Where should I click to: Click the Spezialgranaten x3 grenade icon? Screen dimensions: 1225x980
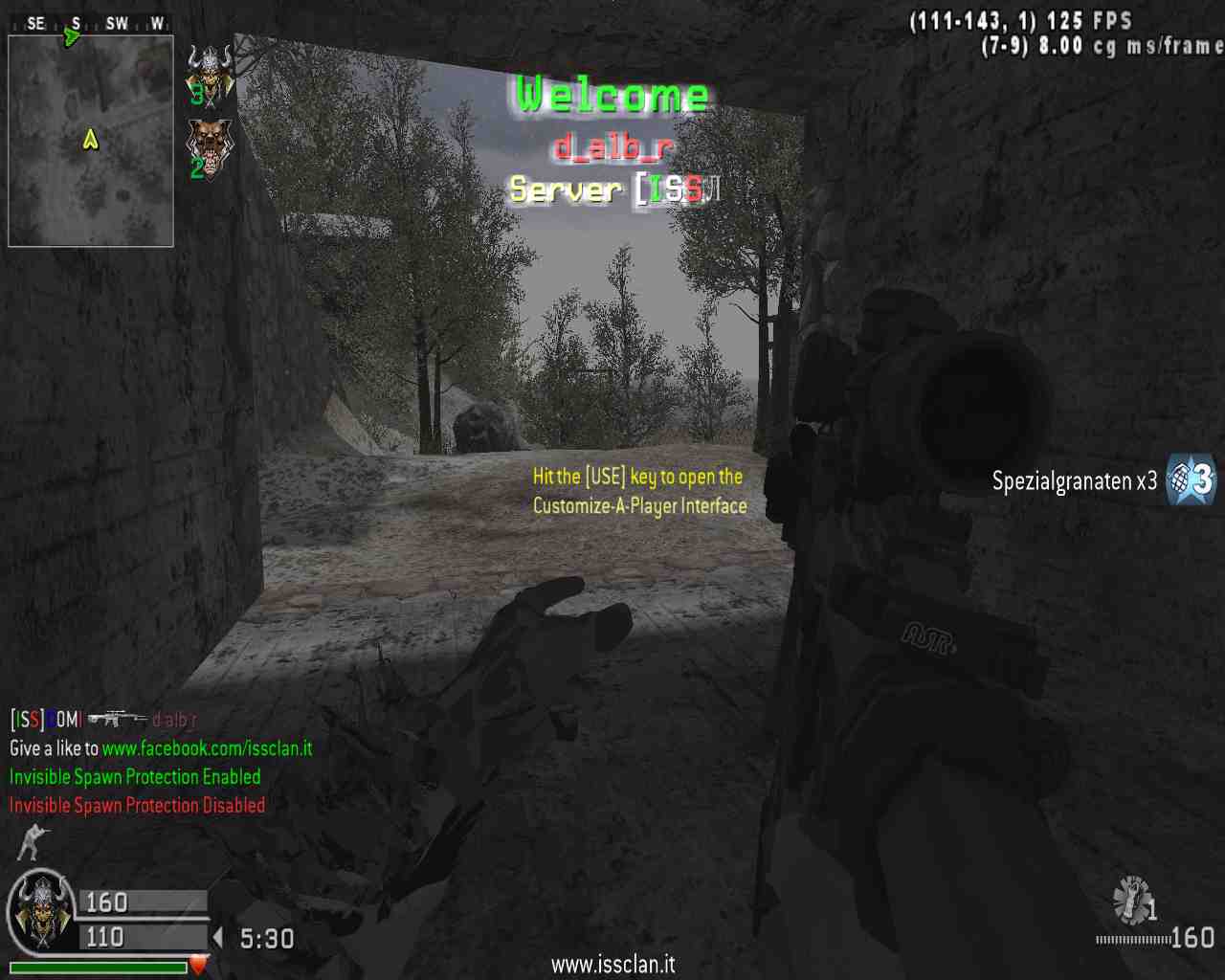(1191, 479)
